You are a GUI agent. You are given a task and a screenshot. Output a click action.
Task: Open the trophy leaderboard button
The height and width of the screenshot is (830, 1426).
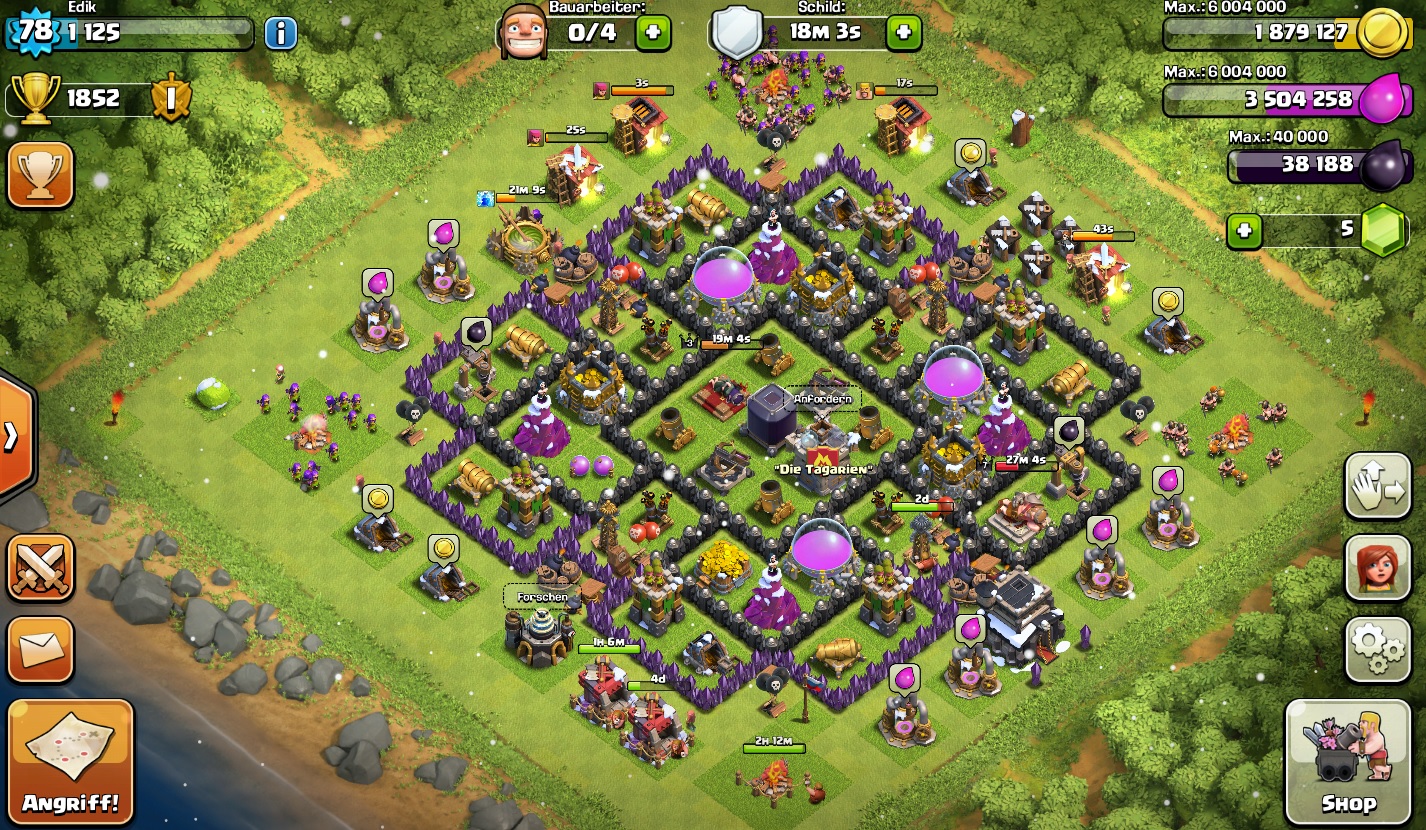pyautogui.click(x=41, y=175)
